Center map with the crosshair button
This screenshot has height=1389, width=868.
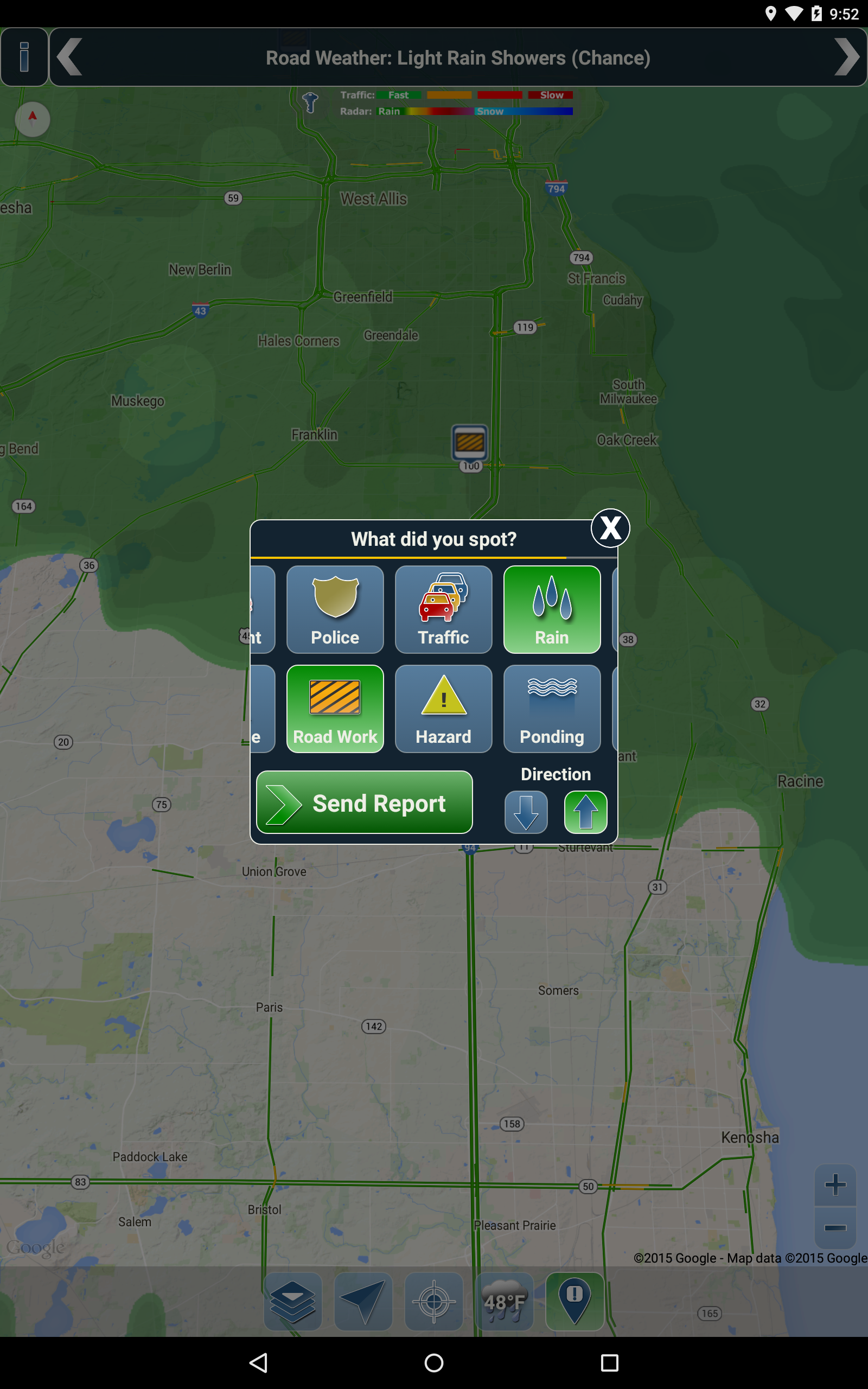point(433,1301)
